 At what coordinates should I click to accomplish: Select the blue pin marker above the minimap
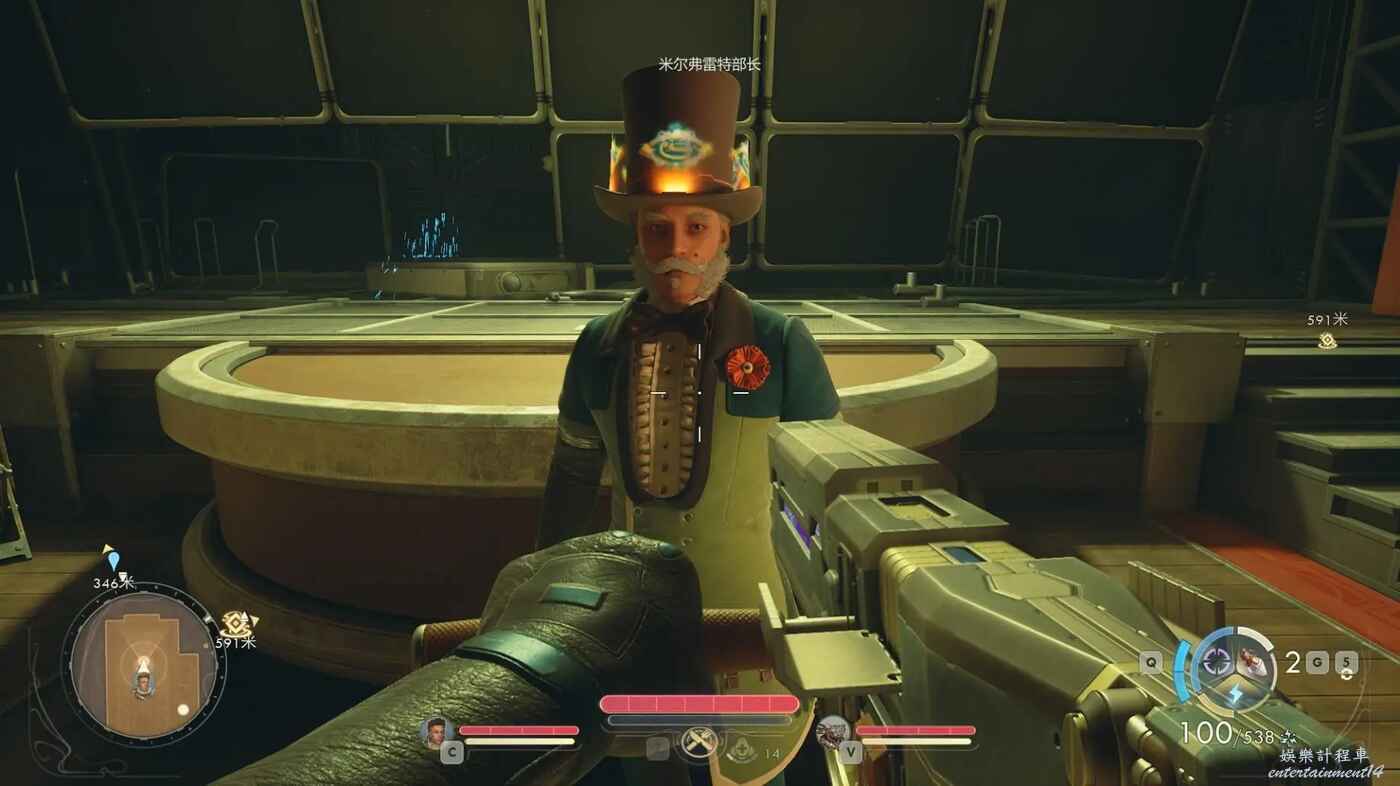click(112, 558)
